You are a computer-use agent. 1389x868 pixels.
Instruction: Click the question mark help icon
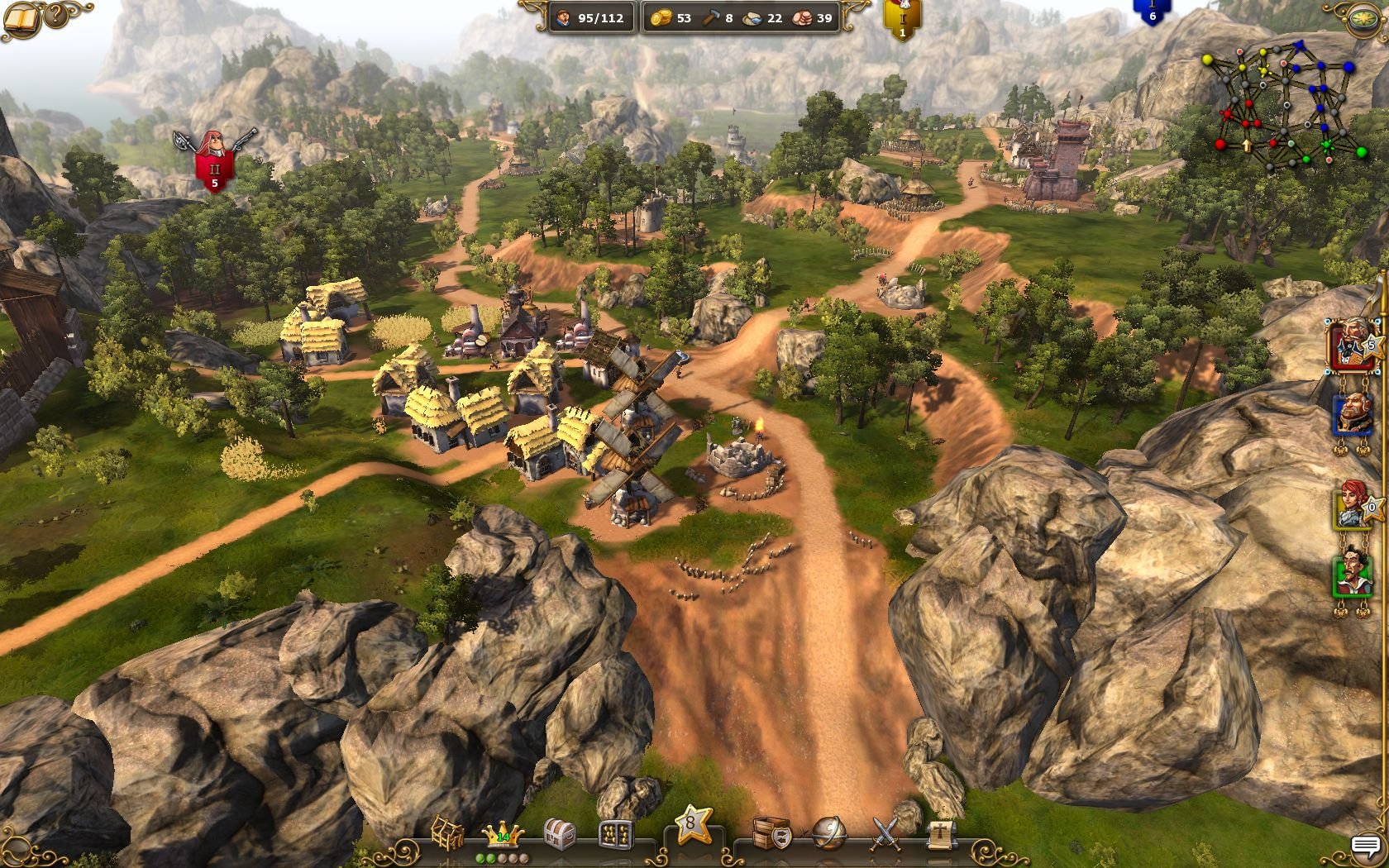coord(55,14)
